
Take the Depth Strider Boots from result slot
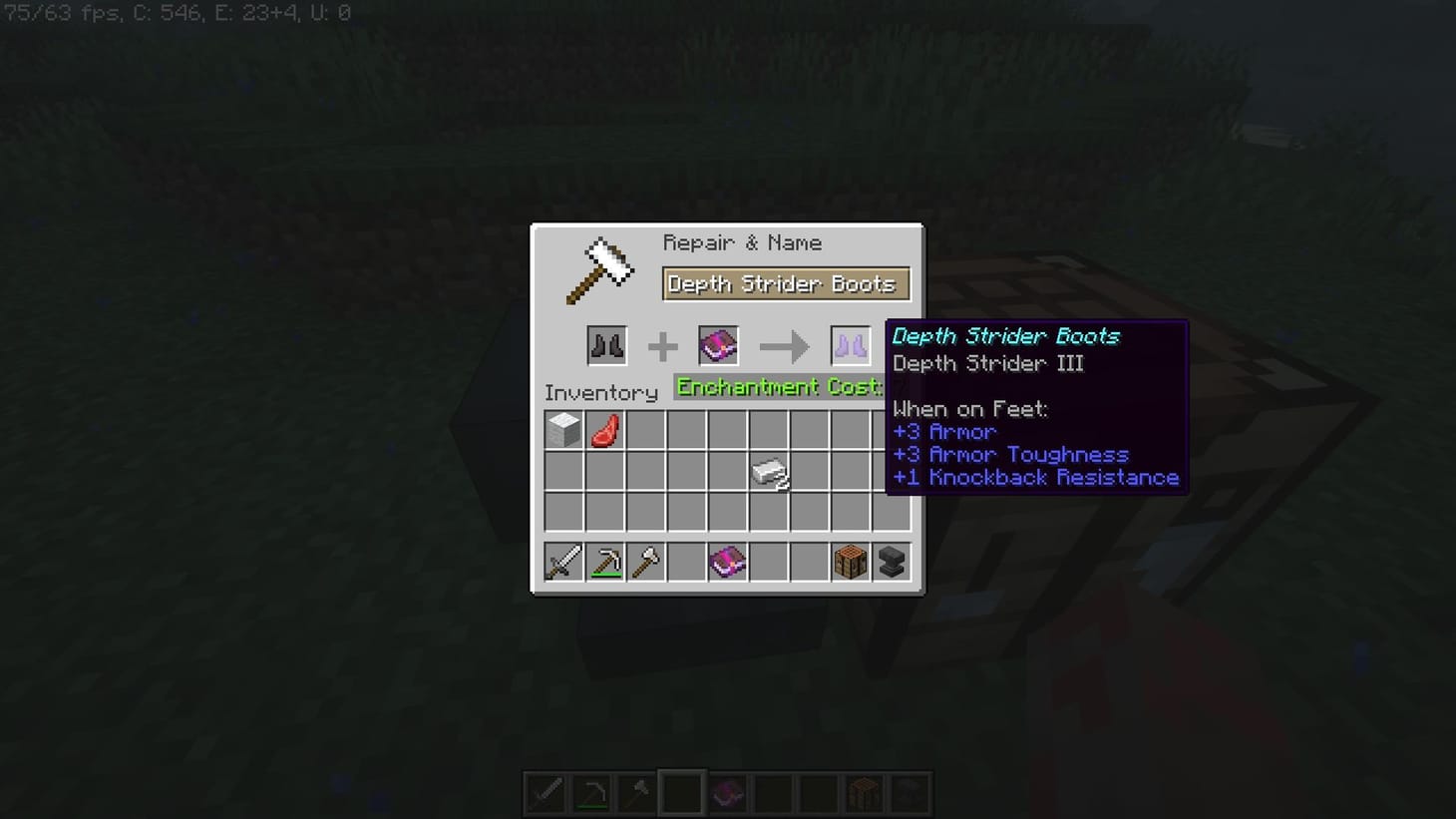pyautogui.click(x=850, y=345)
